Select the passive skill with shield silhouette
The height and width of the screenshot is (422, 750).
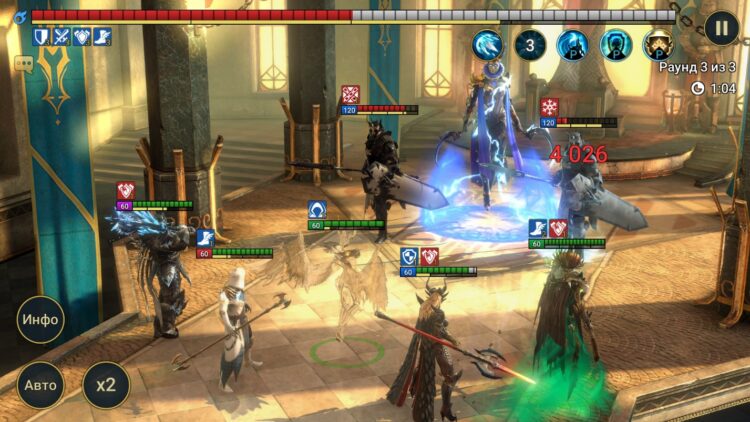click(x=616, y=44)
